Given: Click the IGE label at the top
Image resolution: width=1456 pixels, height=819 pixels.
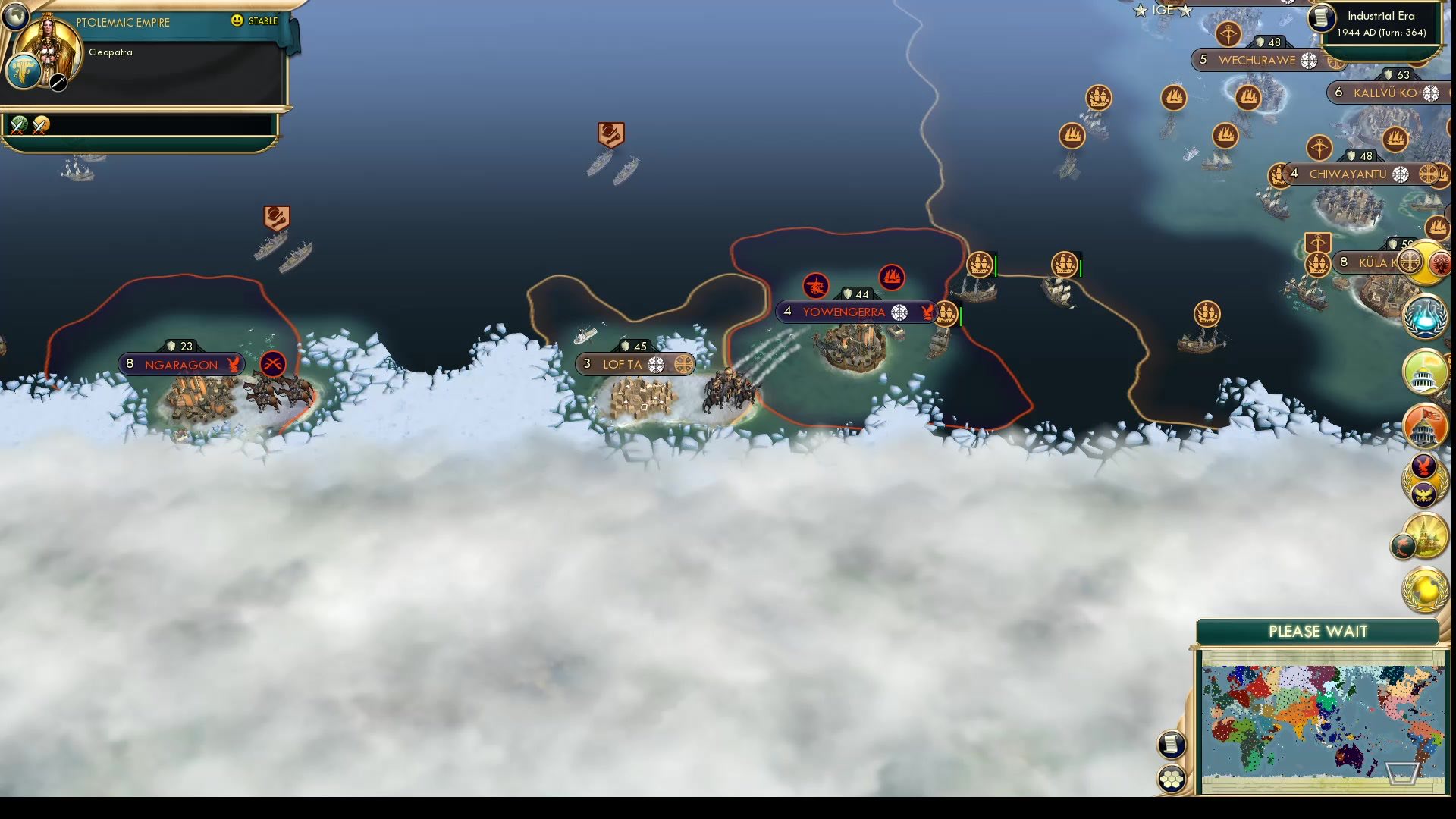Looking at the screenshot, I should [x=1163, y=10].
